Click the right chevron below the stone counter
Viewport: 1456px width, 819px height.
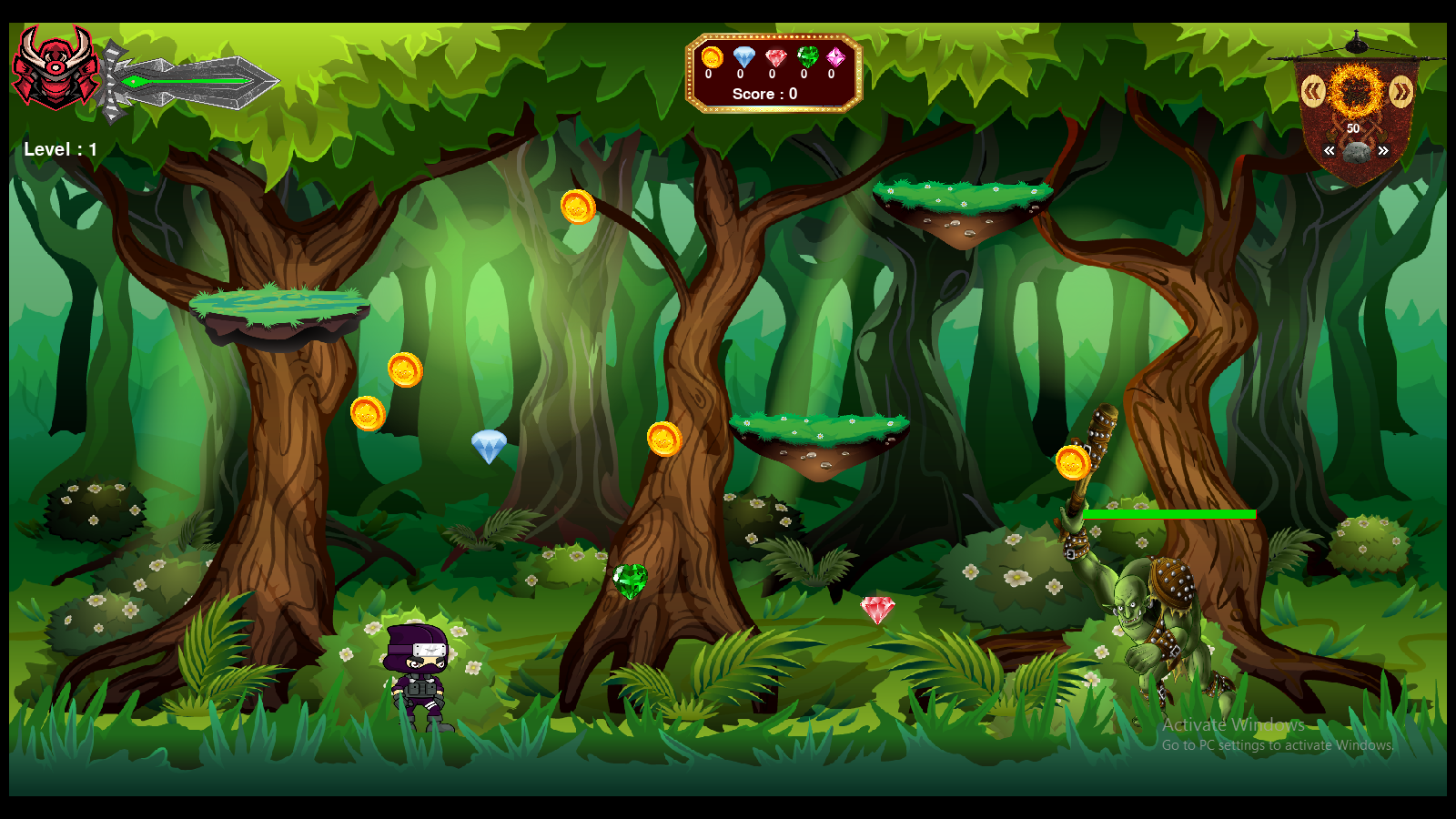click(1383, 151)
